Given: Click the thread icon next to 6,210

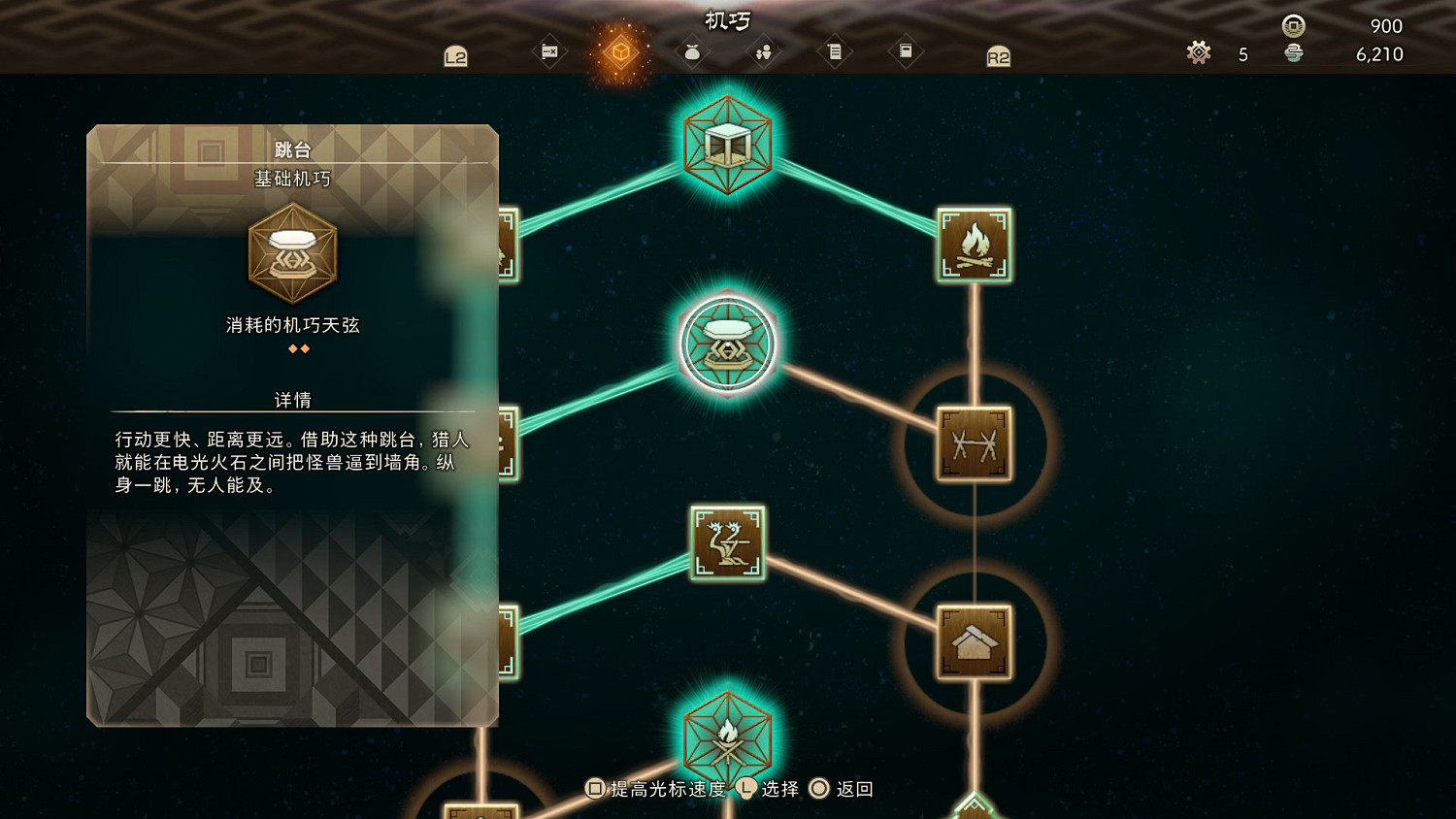Looking at the screenshot, I should tap(1291, 55).
